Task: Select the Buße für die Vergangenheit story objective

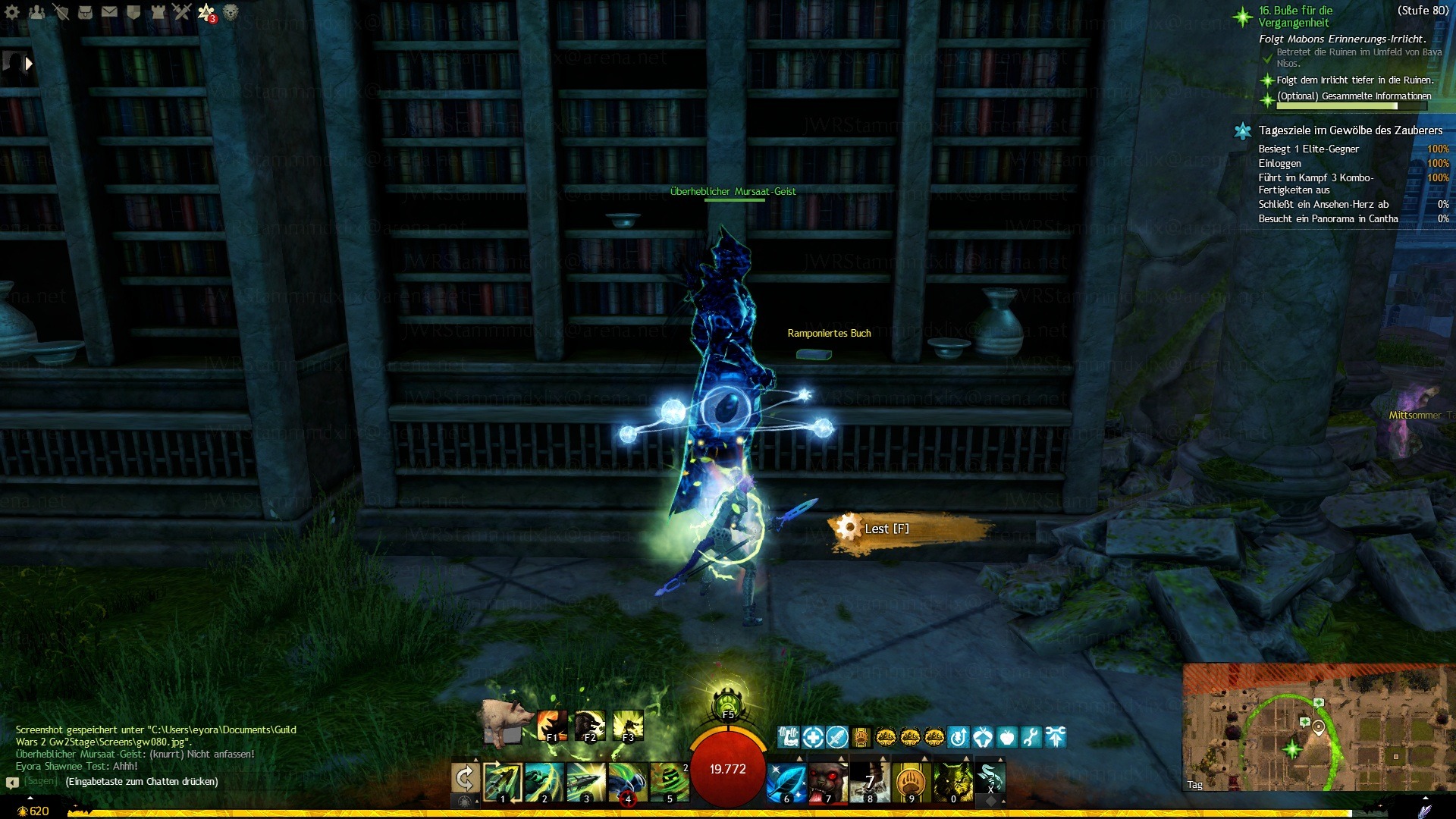Action: coord(1294,17)
